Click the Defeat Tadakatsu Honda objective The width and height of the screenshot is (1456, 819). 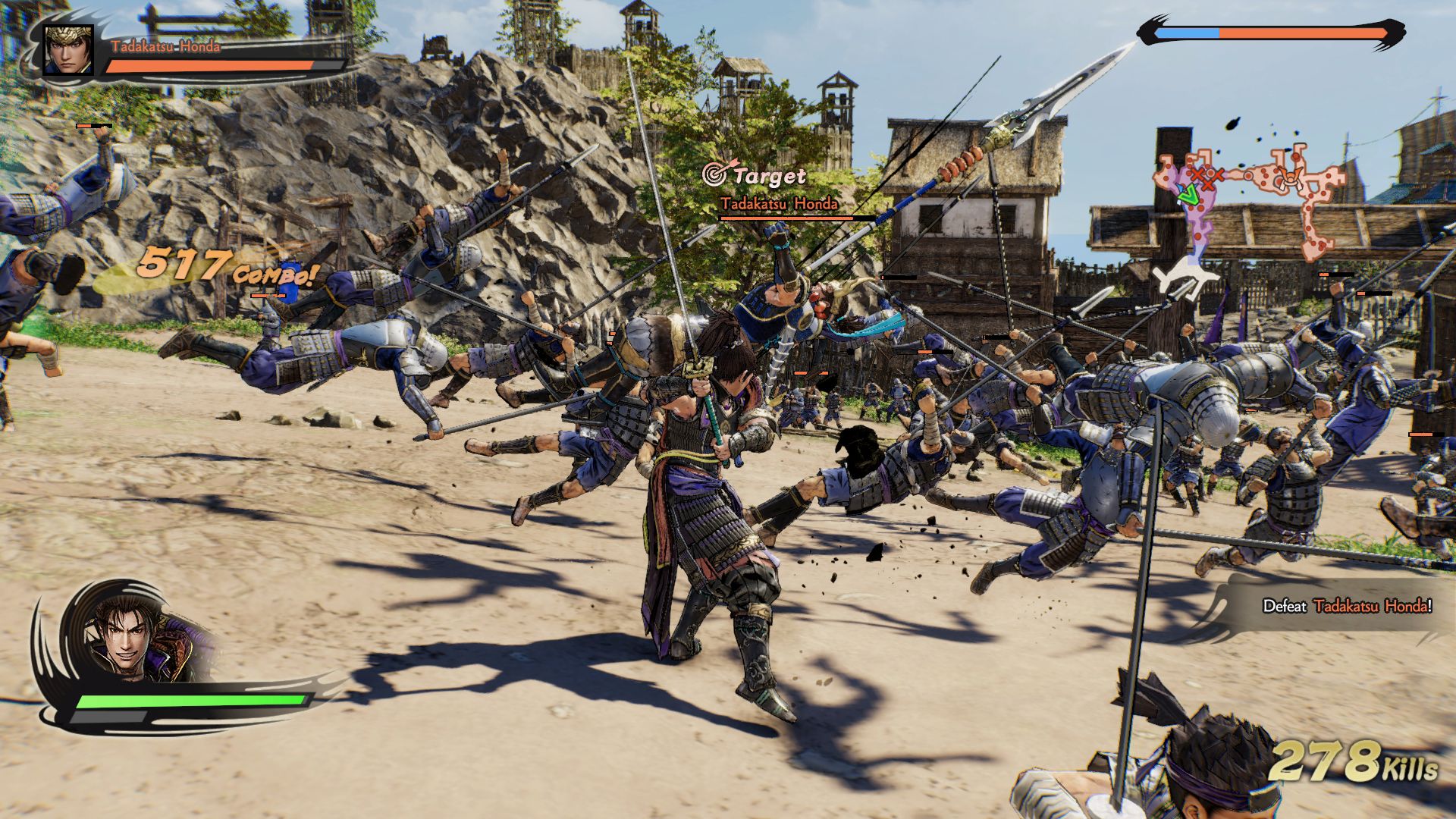1347,606
